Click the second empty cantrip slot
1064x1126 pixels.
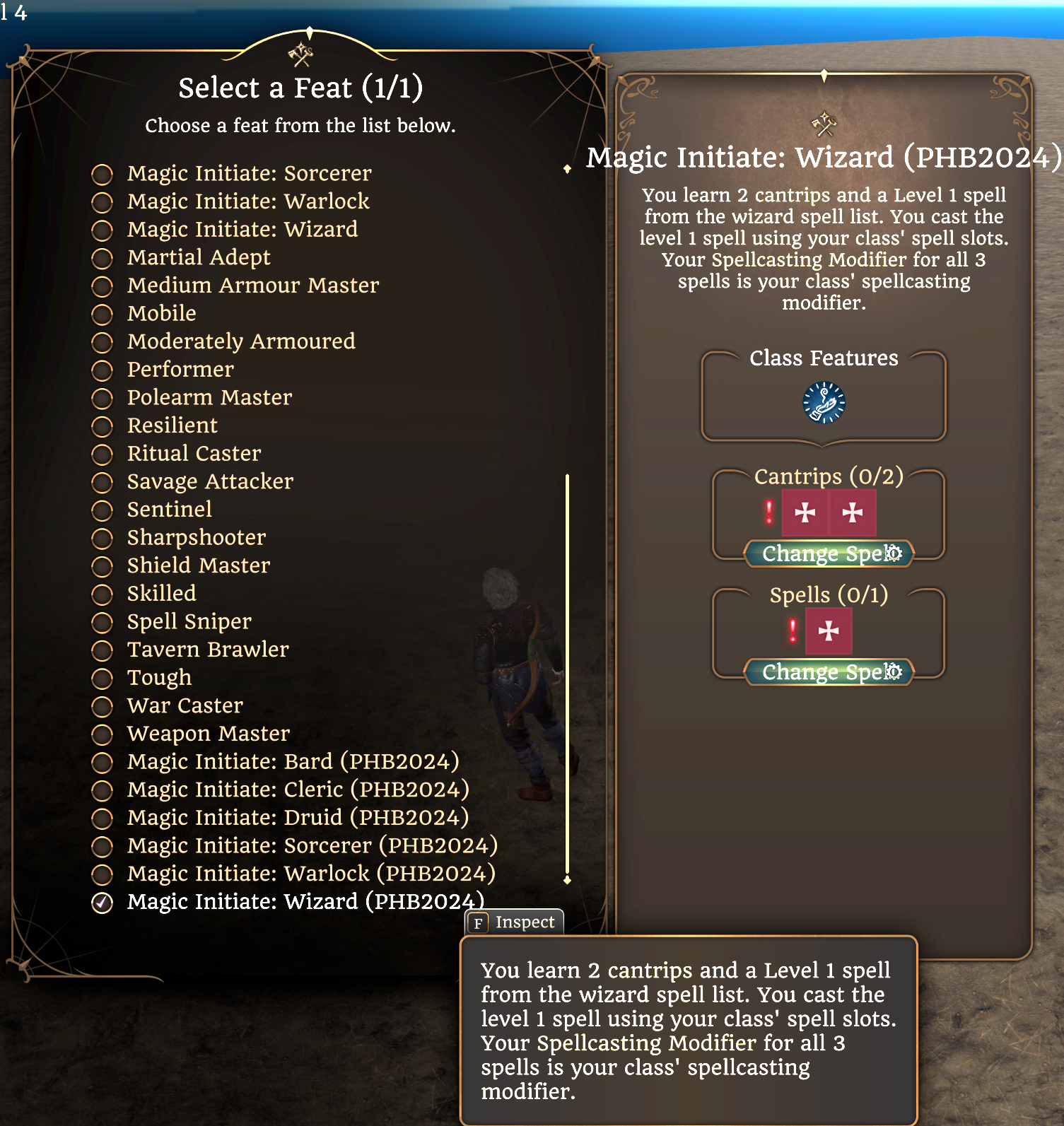pyautogui.click(x=852, y=513)
